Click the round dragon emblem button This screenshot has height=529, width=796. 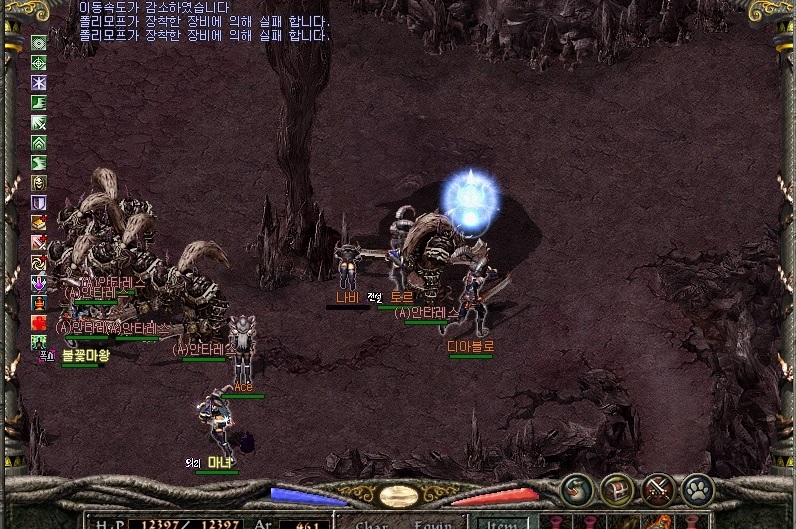pos(577,490)
